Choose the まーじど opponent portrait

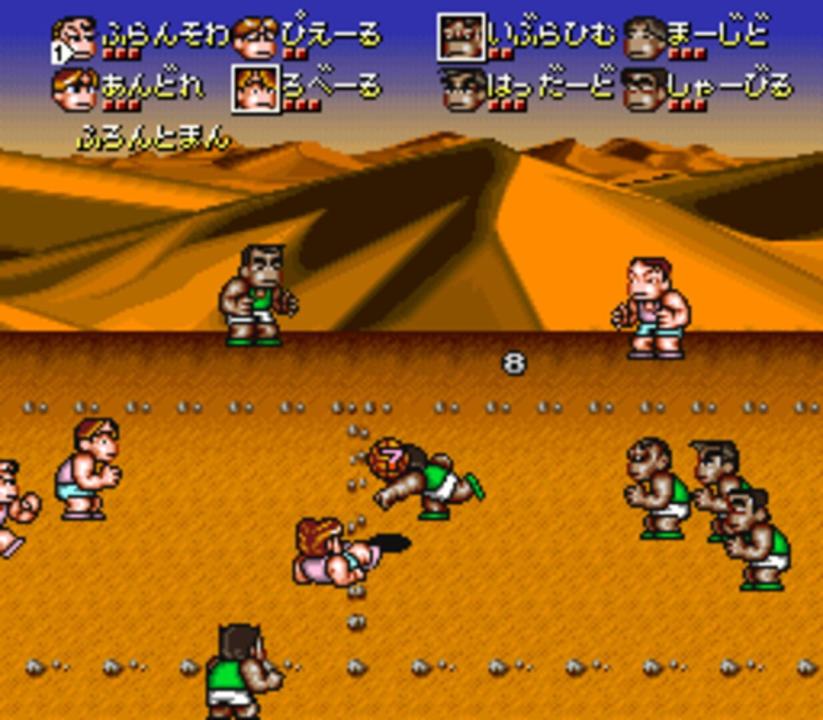click(644, 38)
